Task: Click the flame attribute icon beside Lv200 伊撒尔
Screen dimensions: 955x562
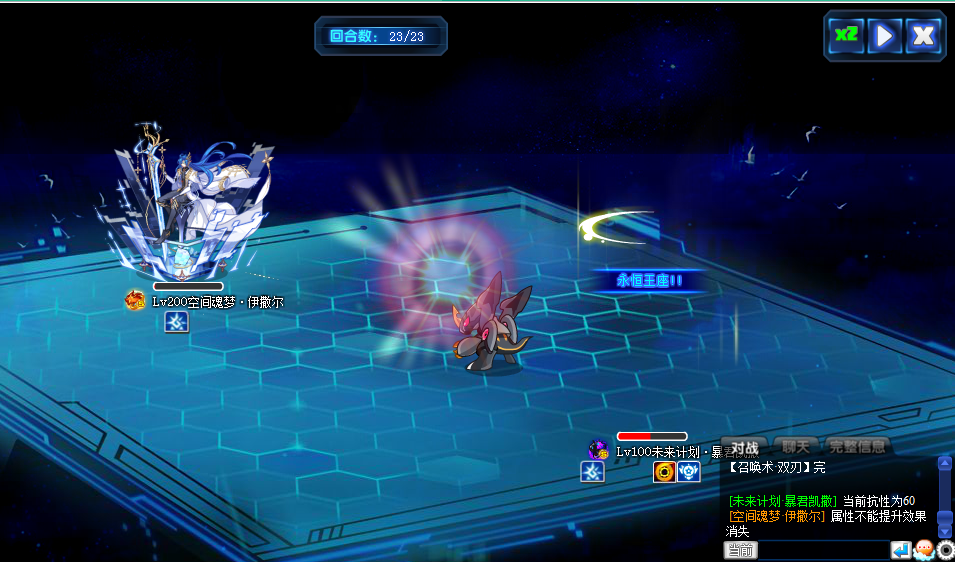Action: pyautogui.click(x=136, y=300)
